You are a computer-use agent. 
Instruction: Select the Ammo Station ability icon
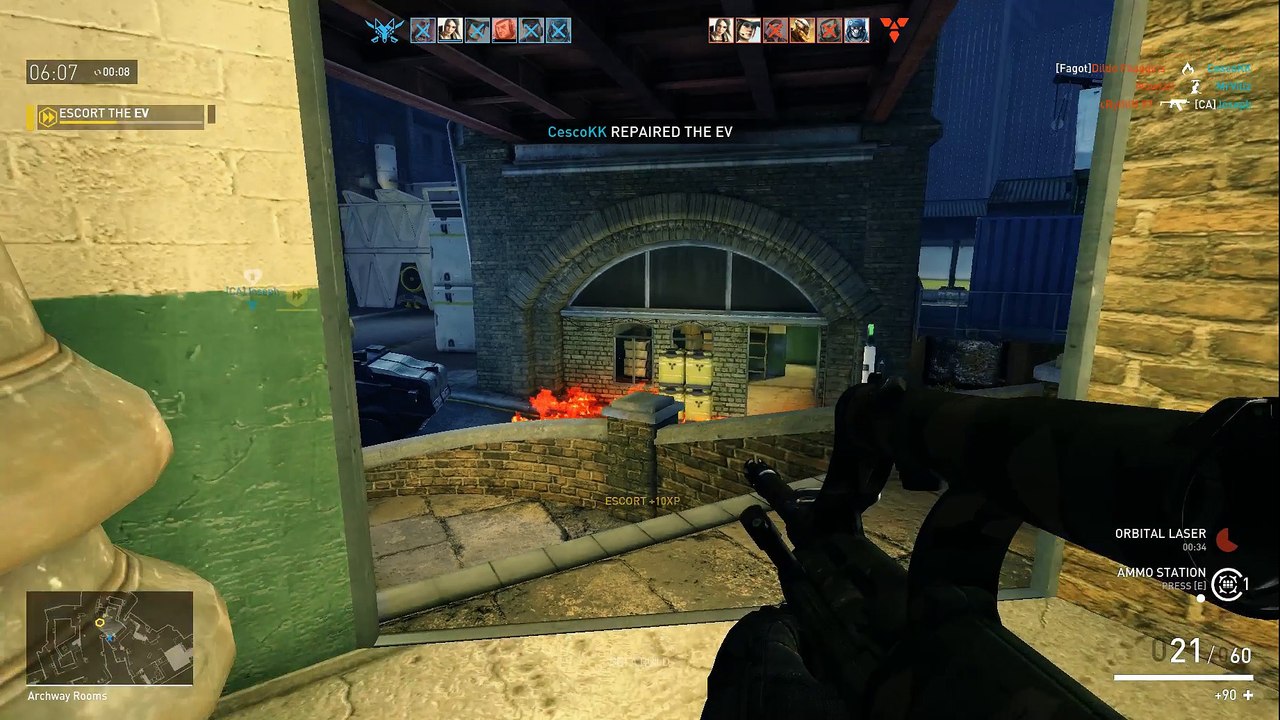1227,584
